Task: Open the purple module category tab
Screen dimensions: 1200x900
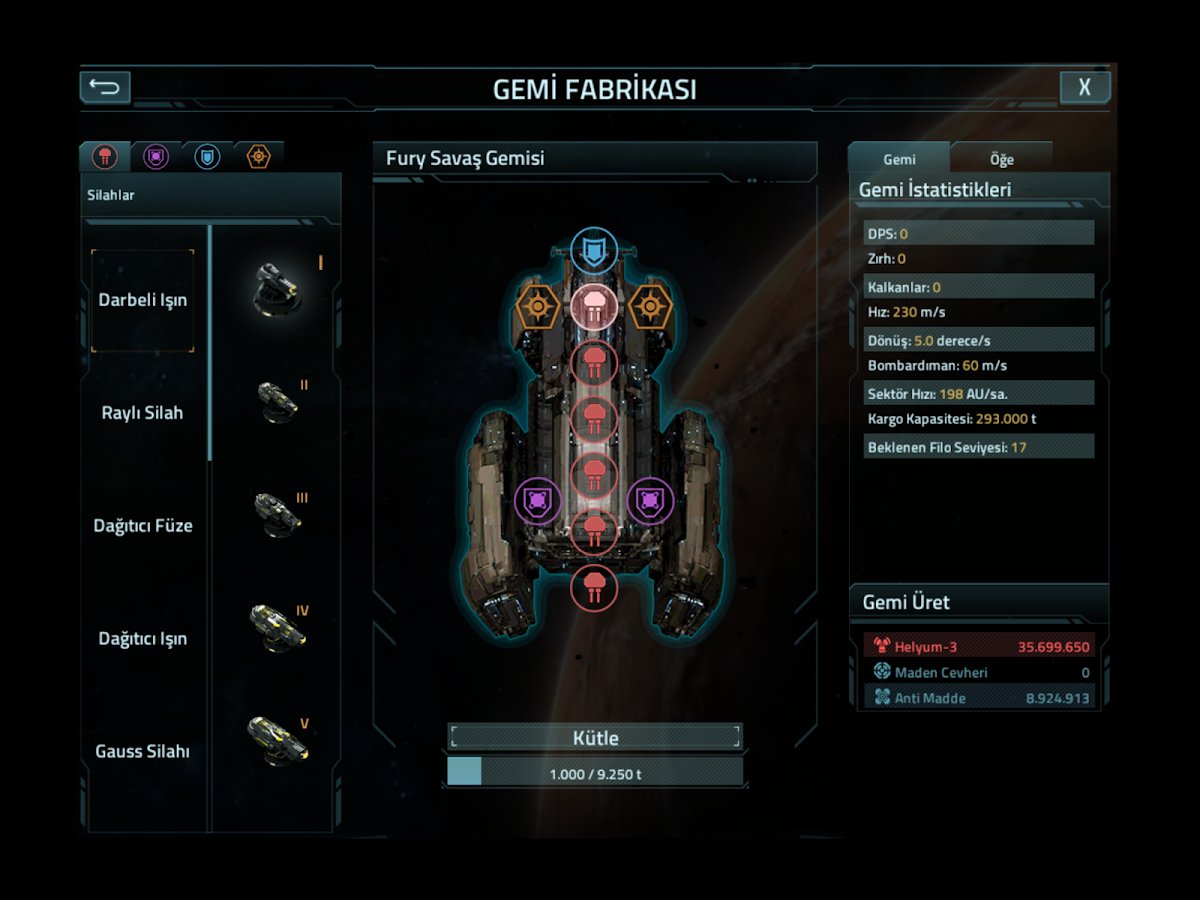Action: (x=156, y=156)
